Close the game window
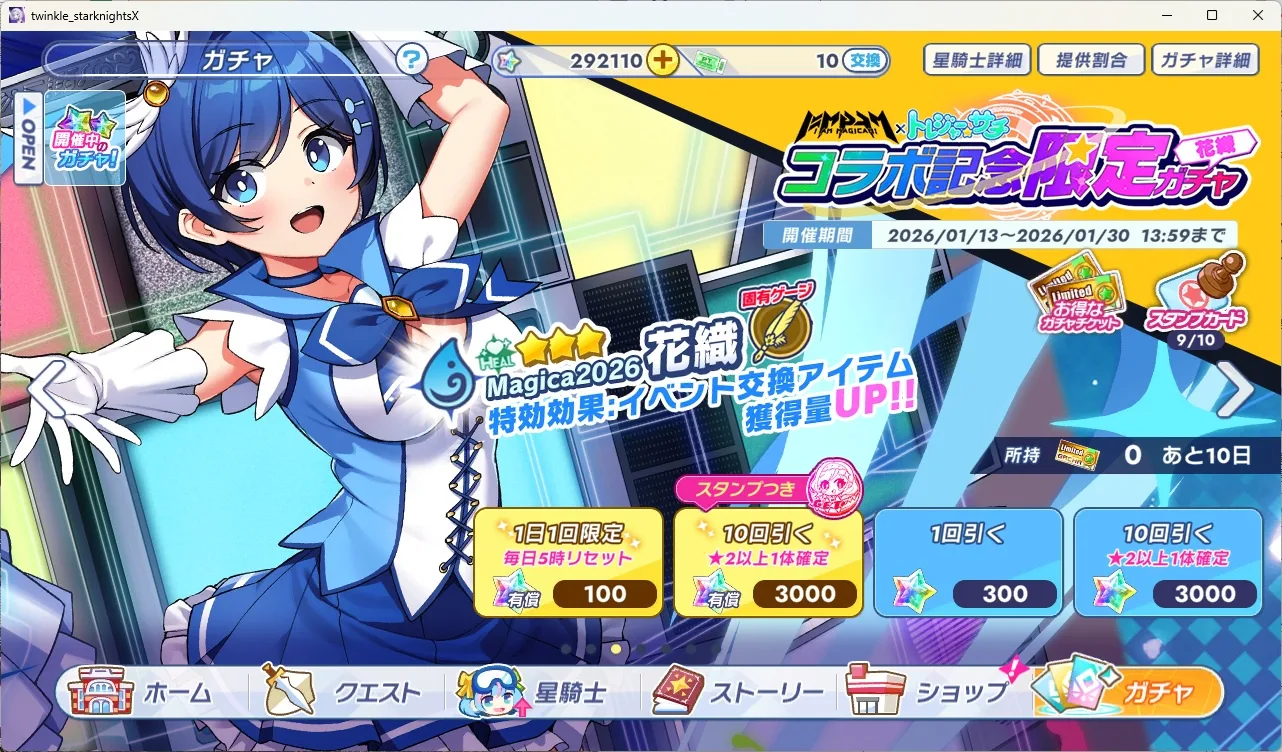 (x=1257, y=15)
